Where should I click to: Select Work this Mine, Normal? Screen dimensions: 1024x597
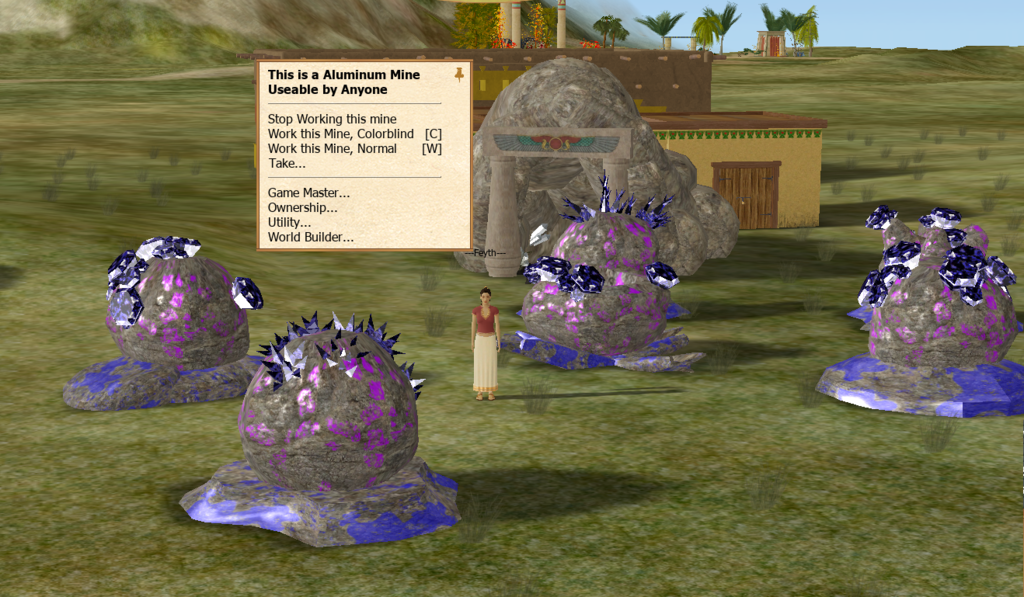354,149
